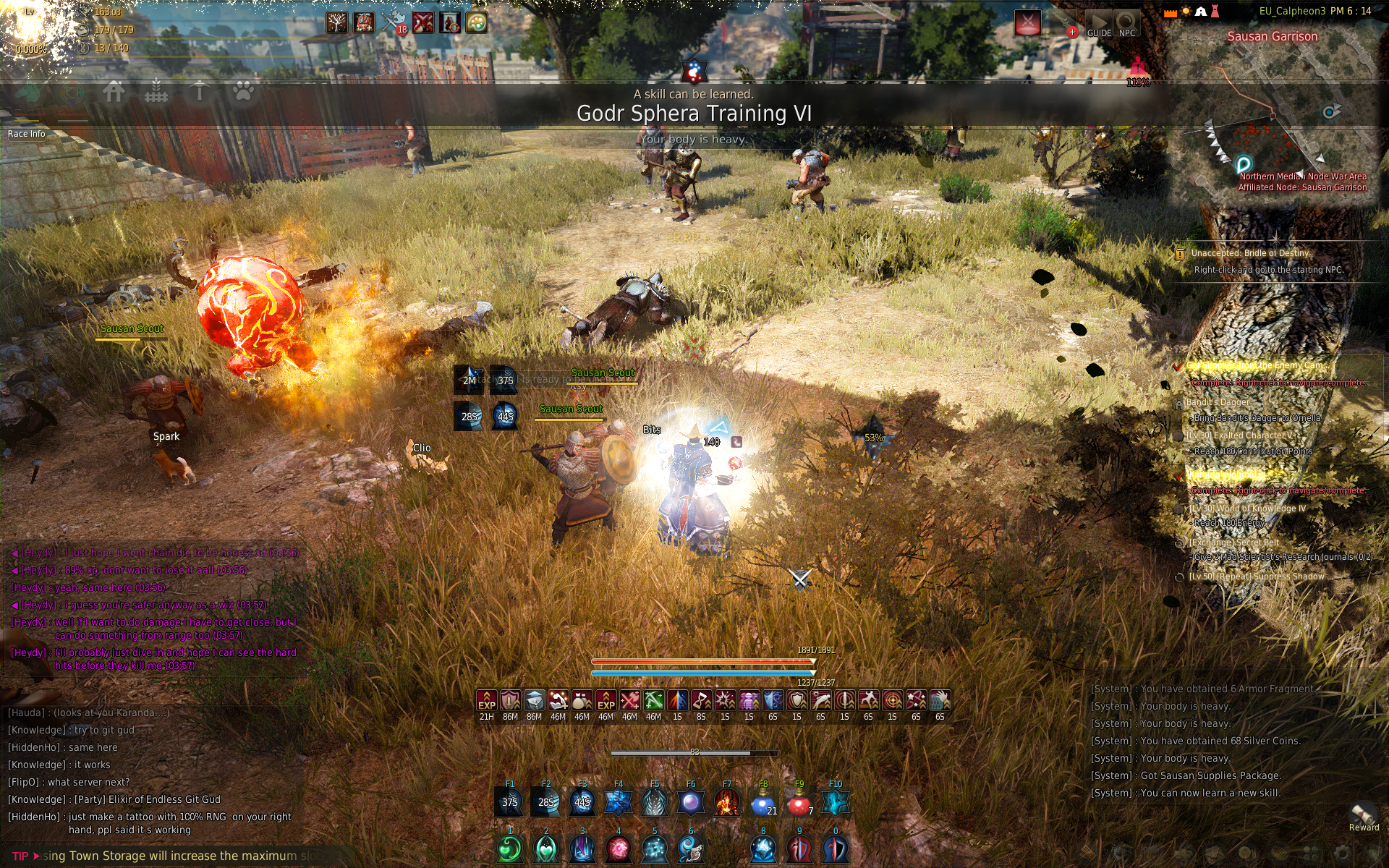This screenshot has width=1389, height=868.
Task: Select the Unaccepted Bridle of Destiny quest
Action: 1249,253
